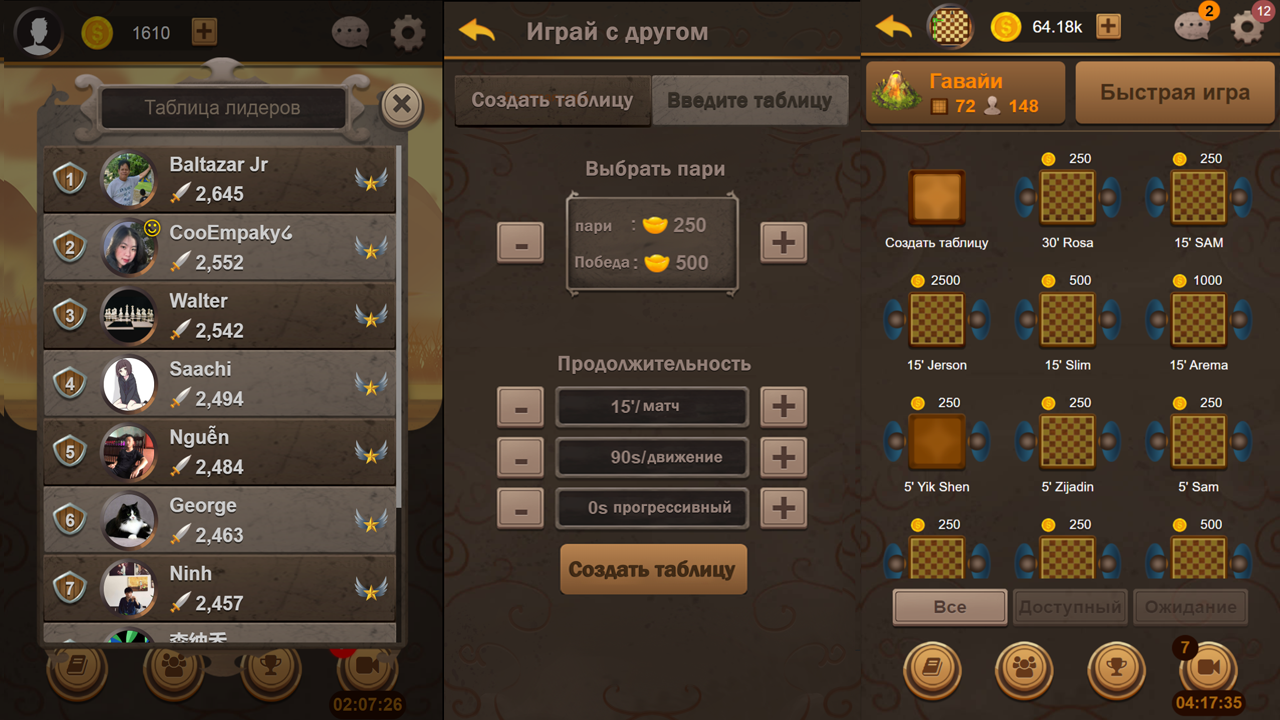Screen dimensions: 1280x720
Task: Decrease the 15'/матч duration
Action: [520, 407]
